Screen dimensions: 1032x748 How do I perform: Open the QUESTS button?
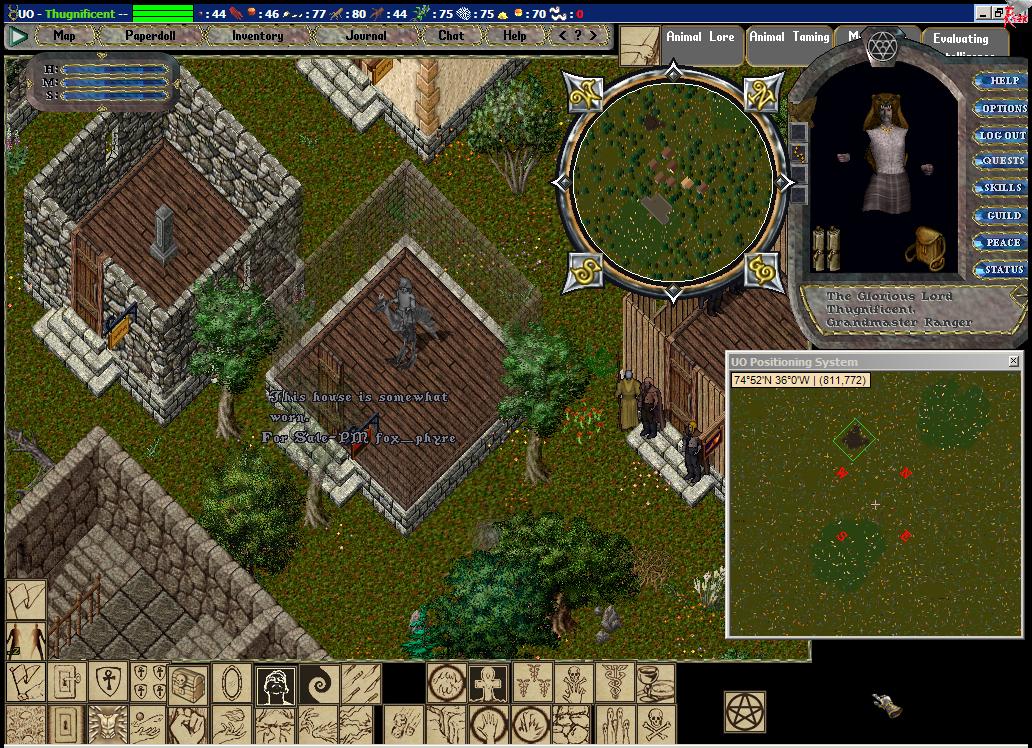pos(1003,161)
